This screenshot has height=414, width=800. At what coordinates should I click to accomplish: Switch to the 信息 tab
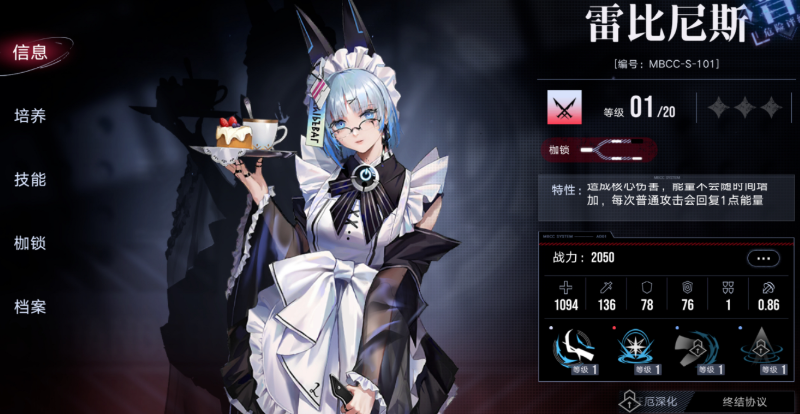(31, 54)
